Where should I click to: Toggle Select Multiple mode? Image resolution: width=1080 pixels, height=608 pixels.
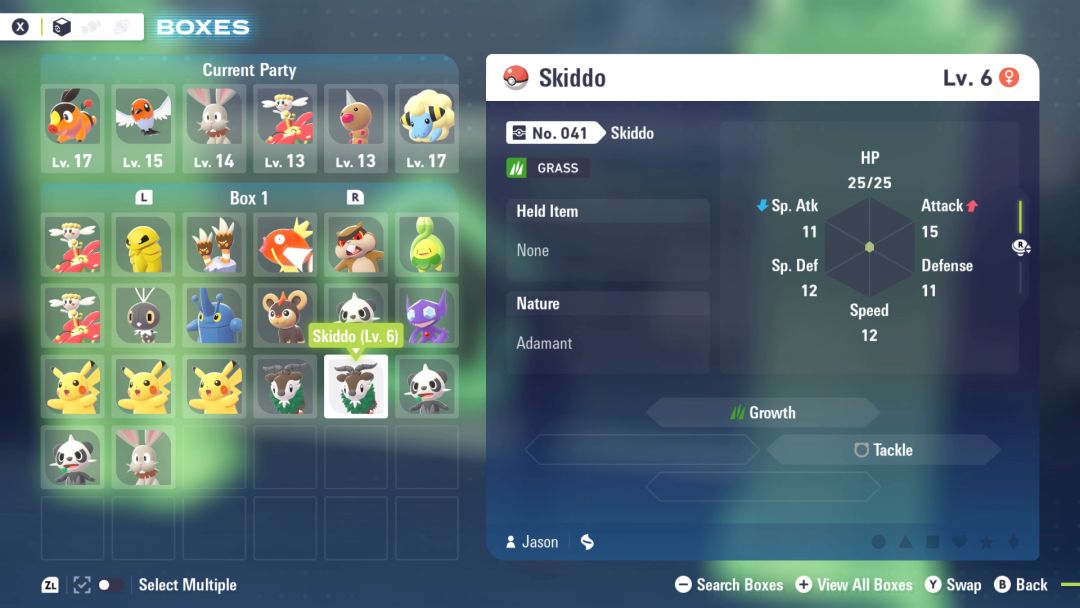coord(111,585)
